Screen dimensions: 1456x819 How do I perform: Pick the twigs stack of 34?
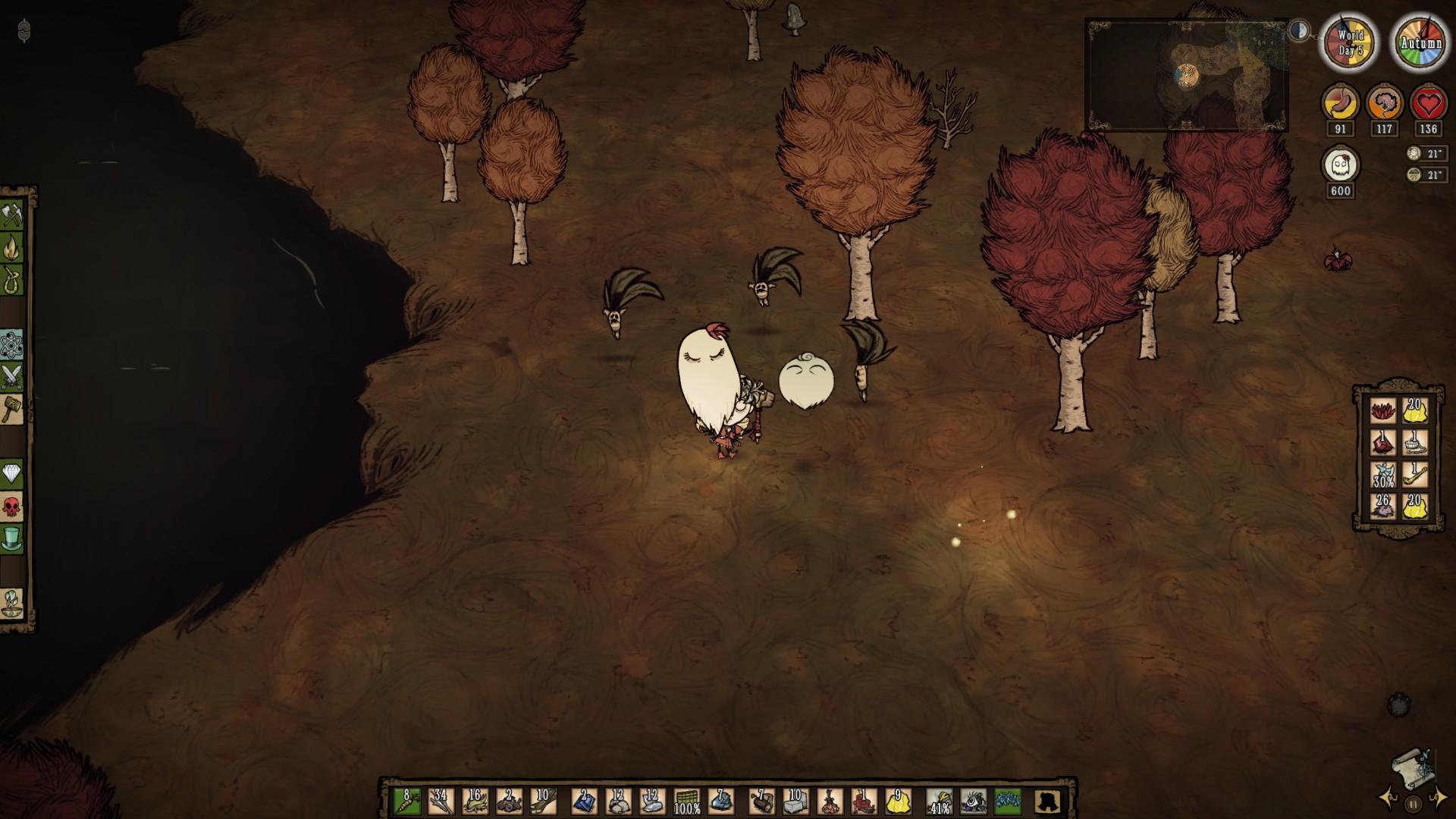(x=441, y=800)
